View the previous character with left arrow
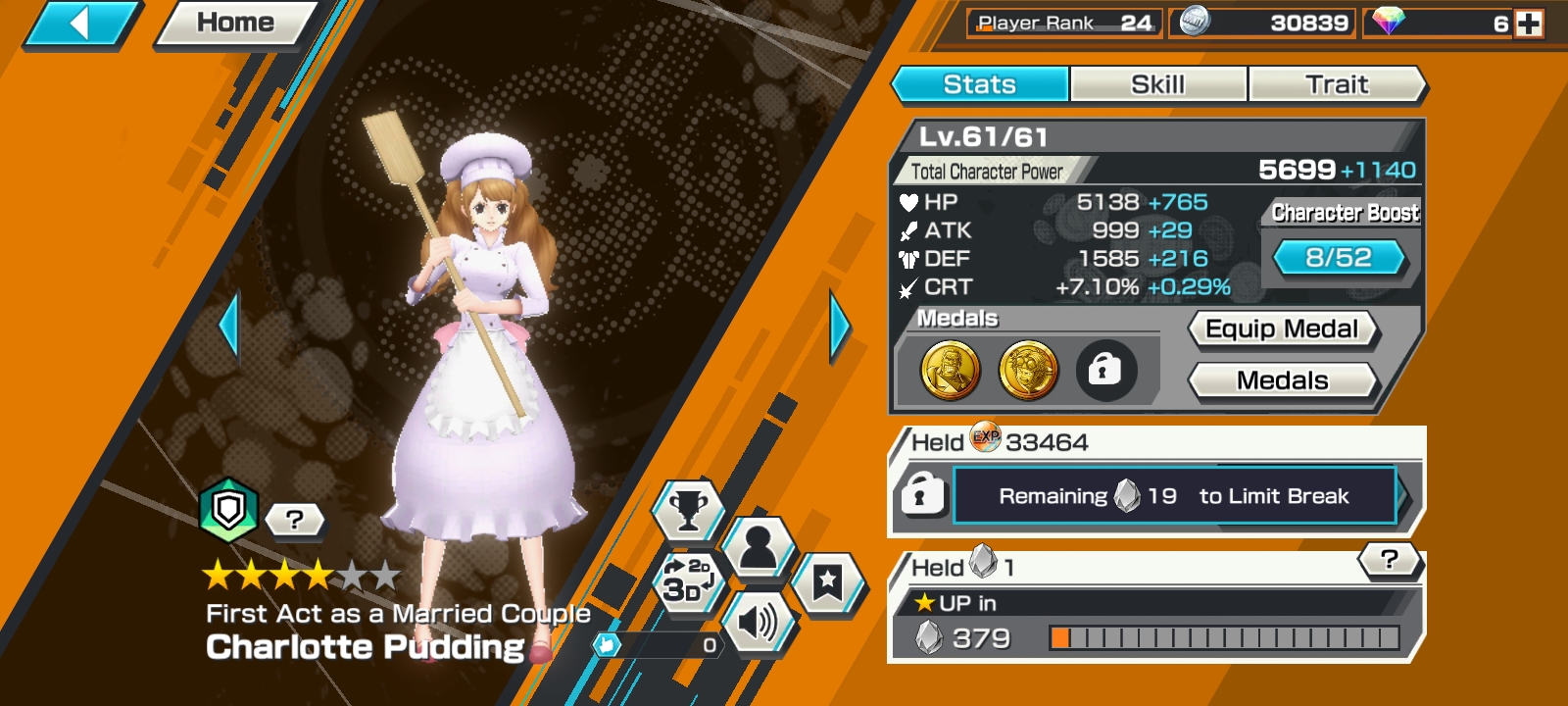Viewport: 1568px width, 706px height. [x=230, y=326]
